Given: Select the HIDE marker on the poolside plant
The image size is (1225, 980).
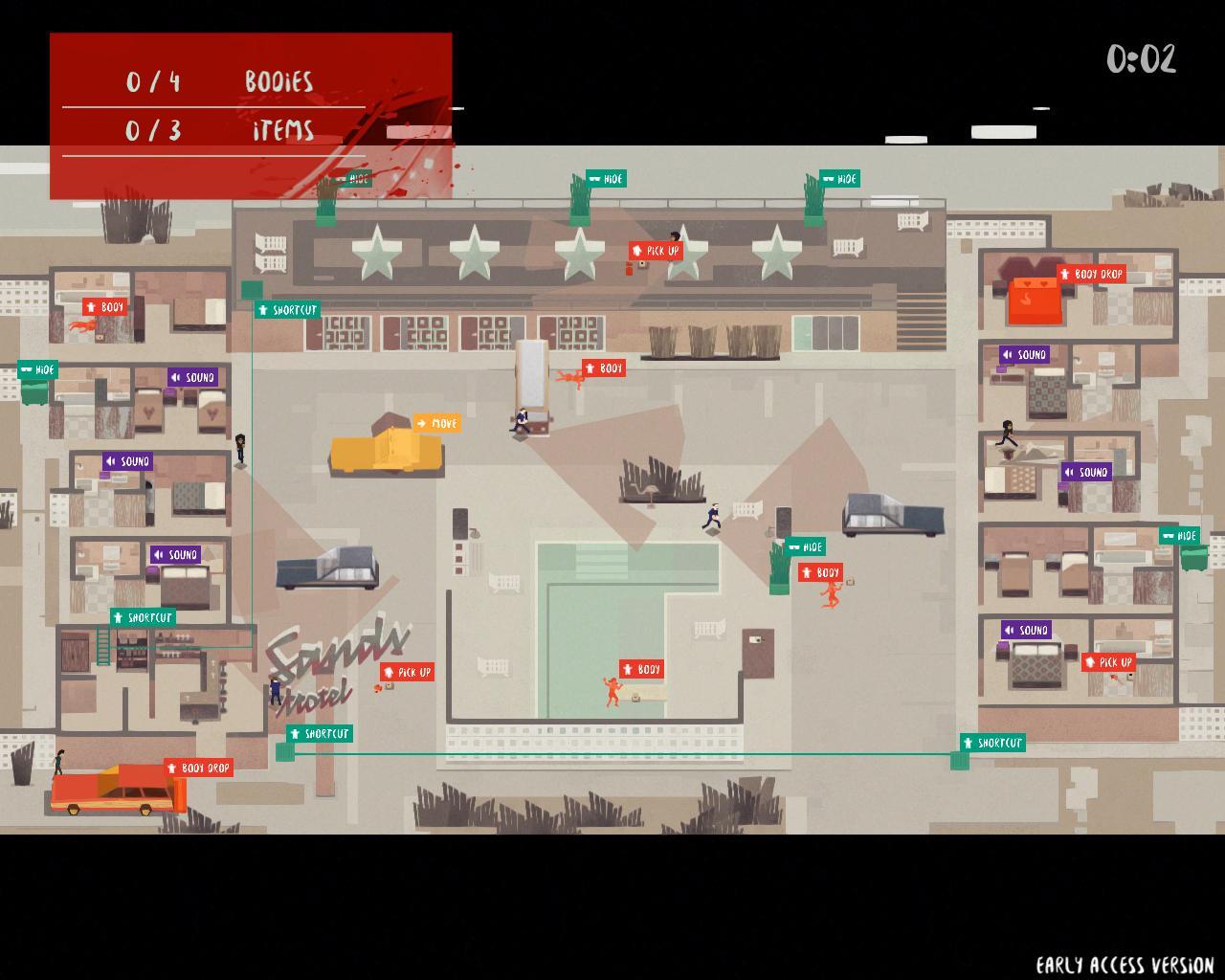Looking at the screenshot, I should click(x=805, y=546).
